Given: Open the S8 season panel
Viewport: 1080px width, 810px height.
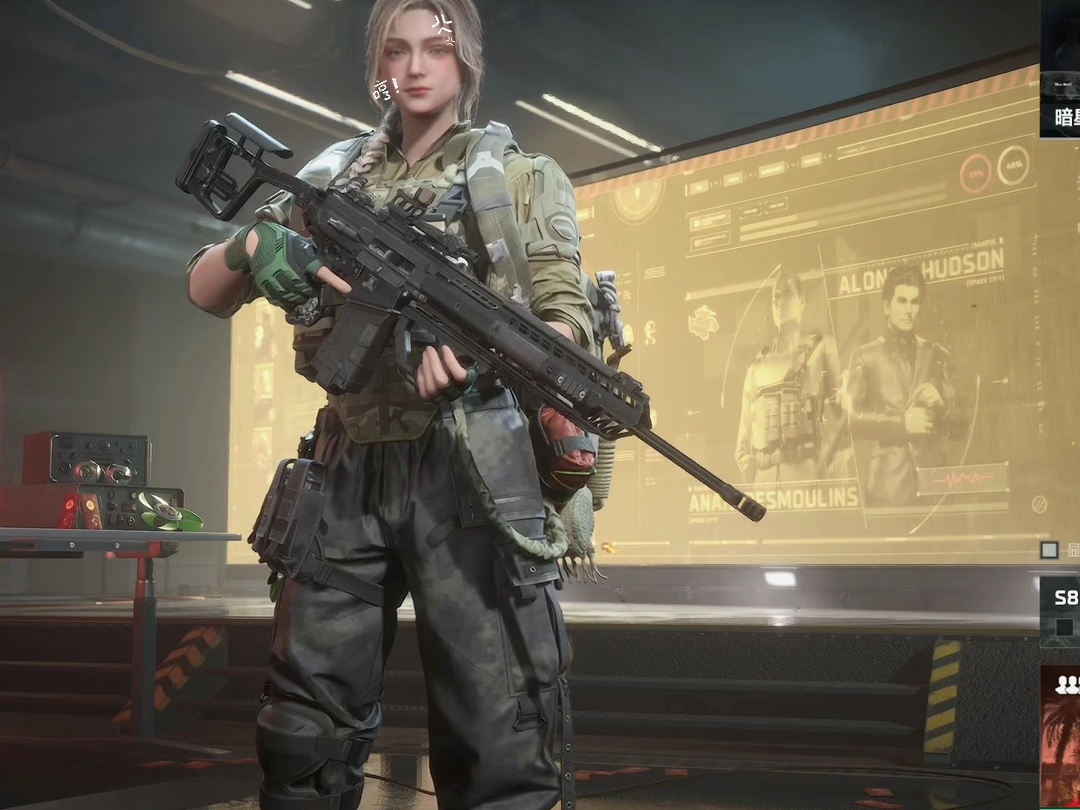Looking at the screenshot, I should [1062, 609].
